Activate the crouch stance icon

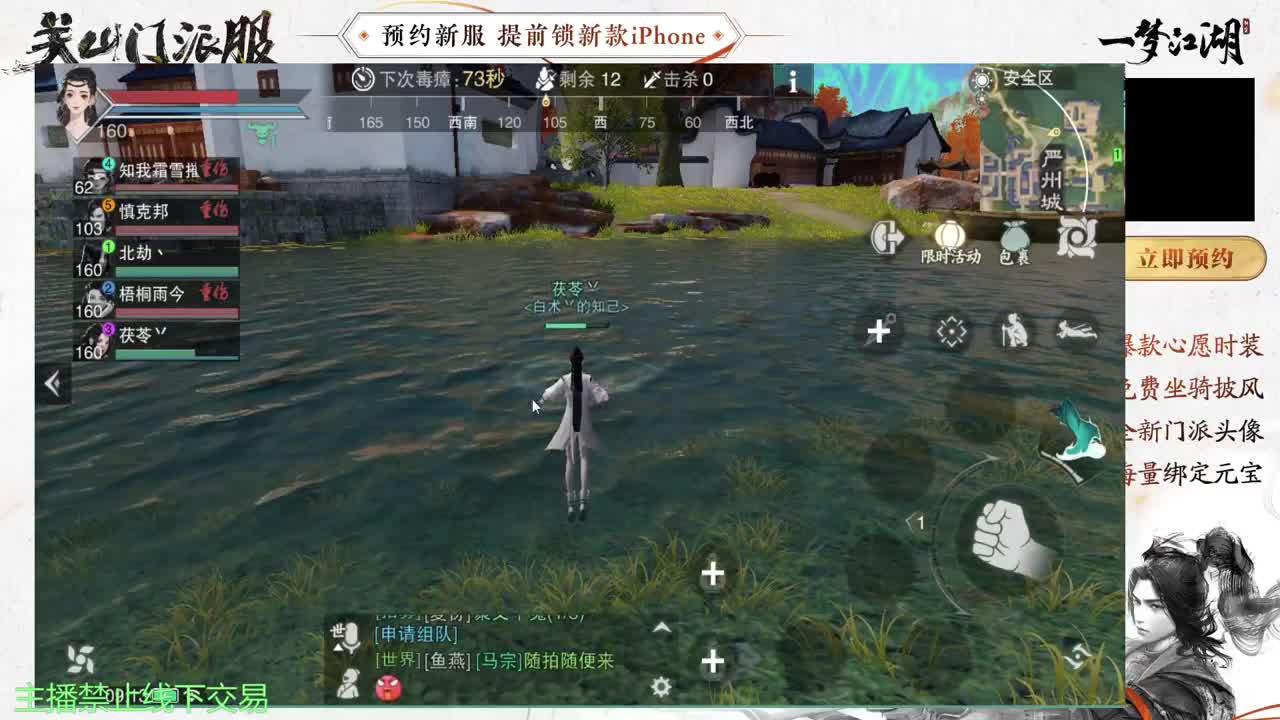coord(1014,328)
